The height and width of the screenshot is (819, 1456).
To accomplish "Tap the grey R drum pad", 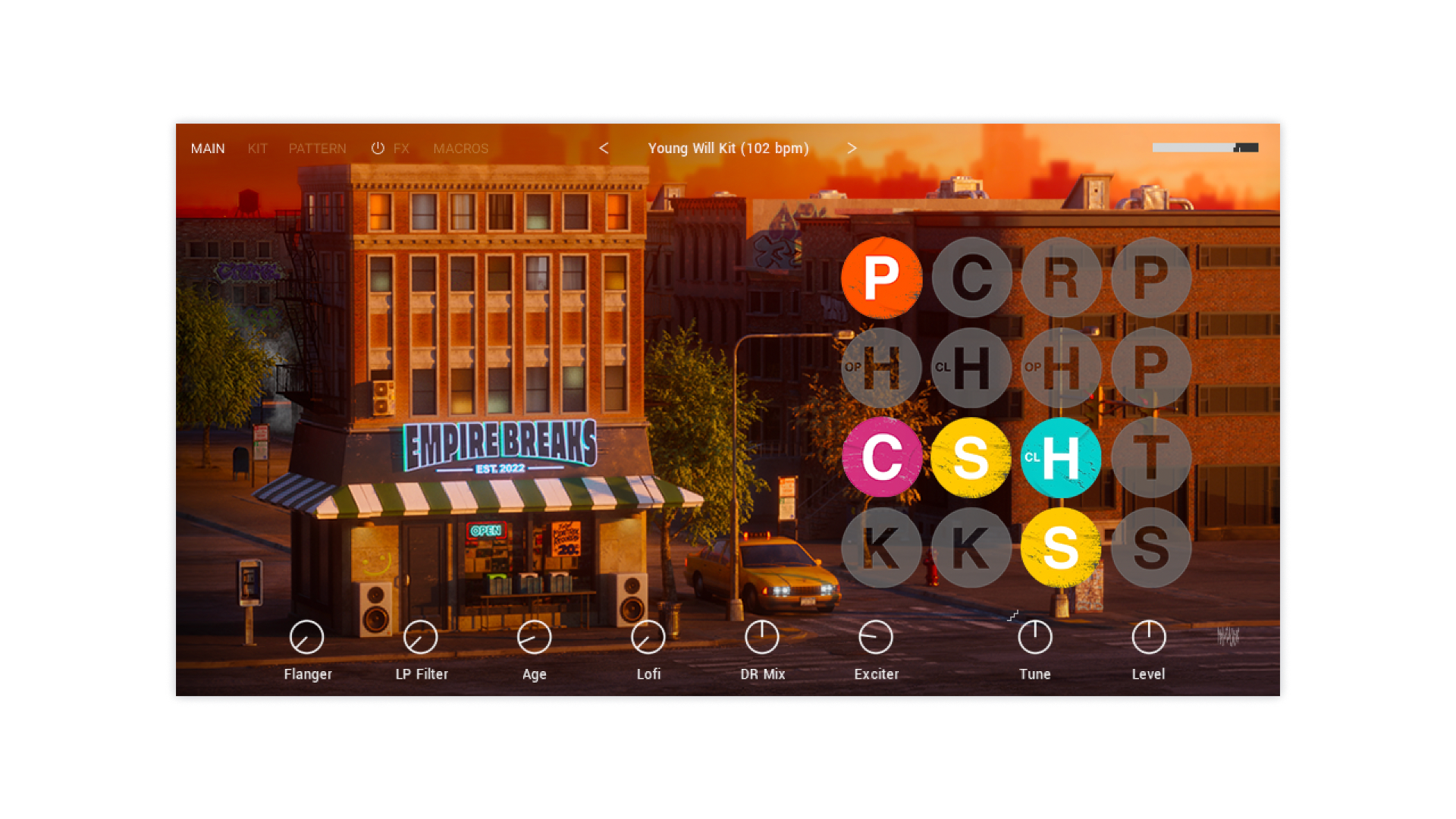I will click(1061, 278).
